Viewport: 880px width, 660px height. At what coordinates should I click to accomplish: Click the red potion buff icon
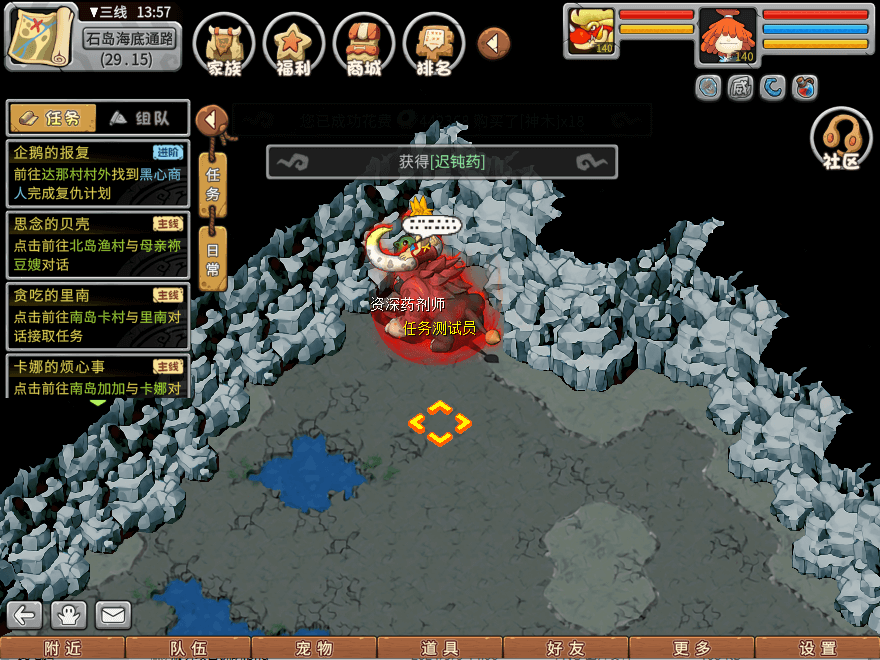coord(804,88)
